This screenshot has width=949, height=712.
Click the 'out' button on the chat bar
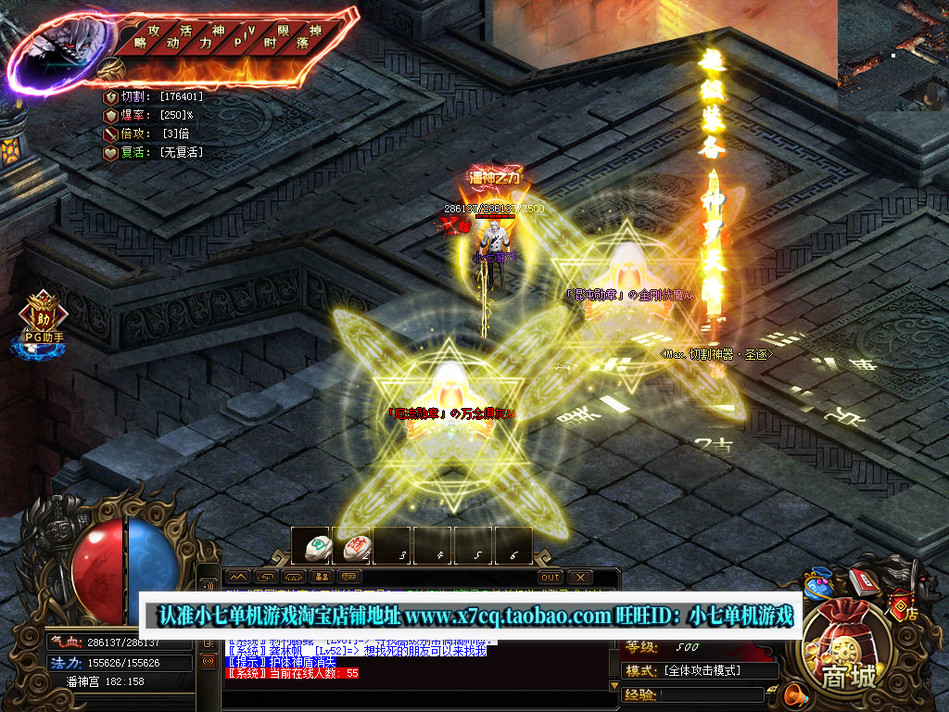(x=550, y=577)
